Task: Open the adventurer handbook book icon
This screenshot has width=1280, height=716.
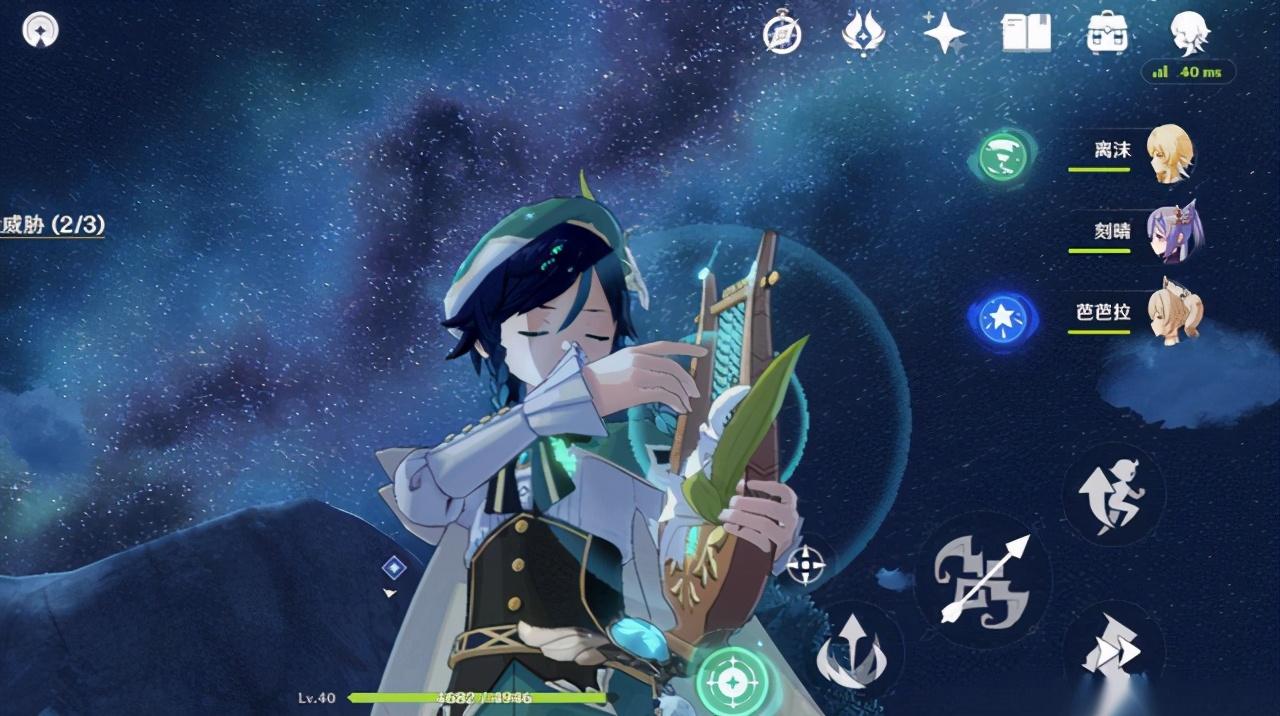Action: pyautogui.click(x=1026, y=33)
